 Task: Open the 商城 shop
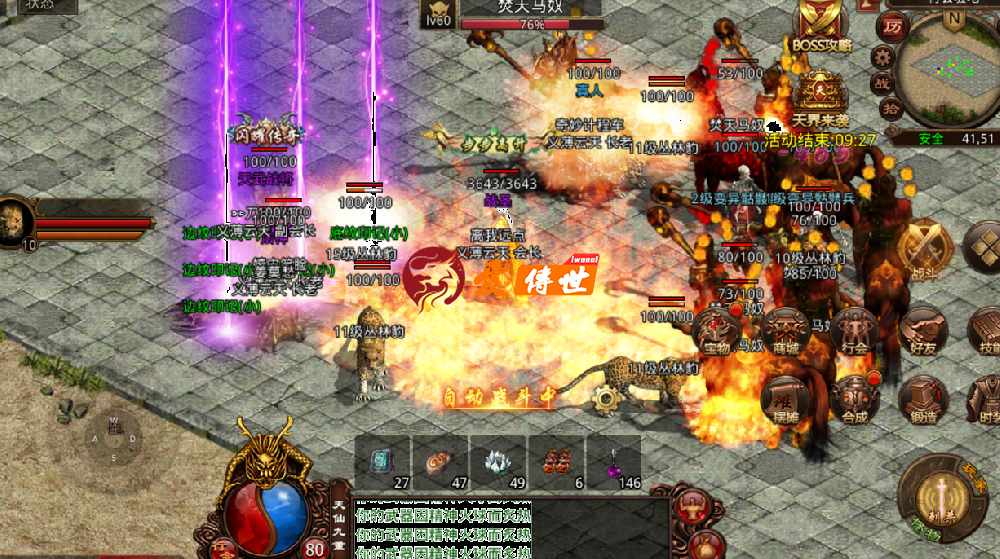point(783,331)
